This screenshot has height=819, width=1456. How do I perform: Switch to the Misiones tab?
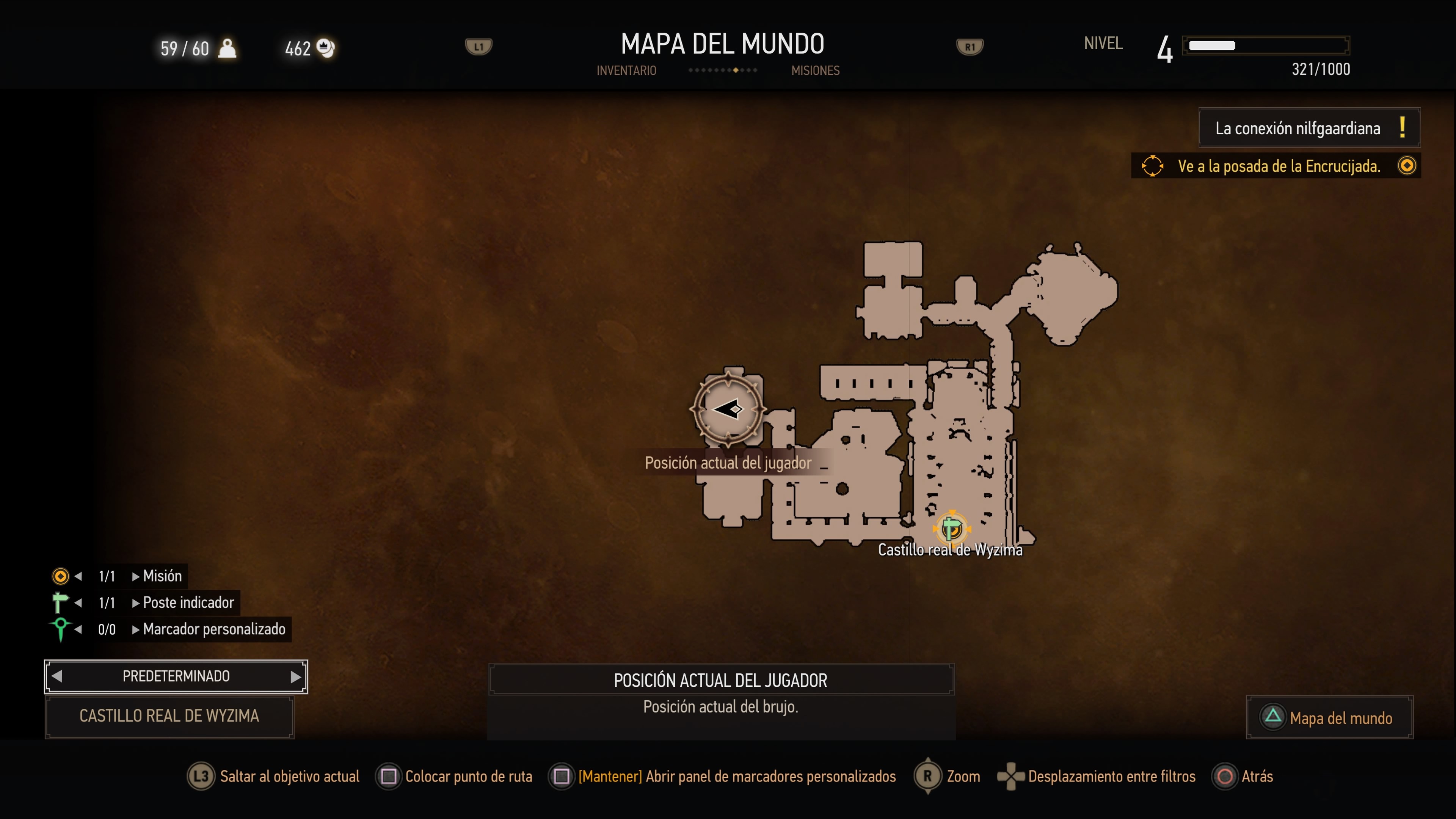(815, 71)
